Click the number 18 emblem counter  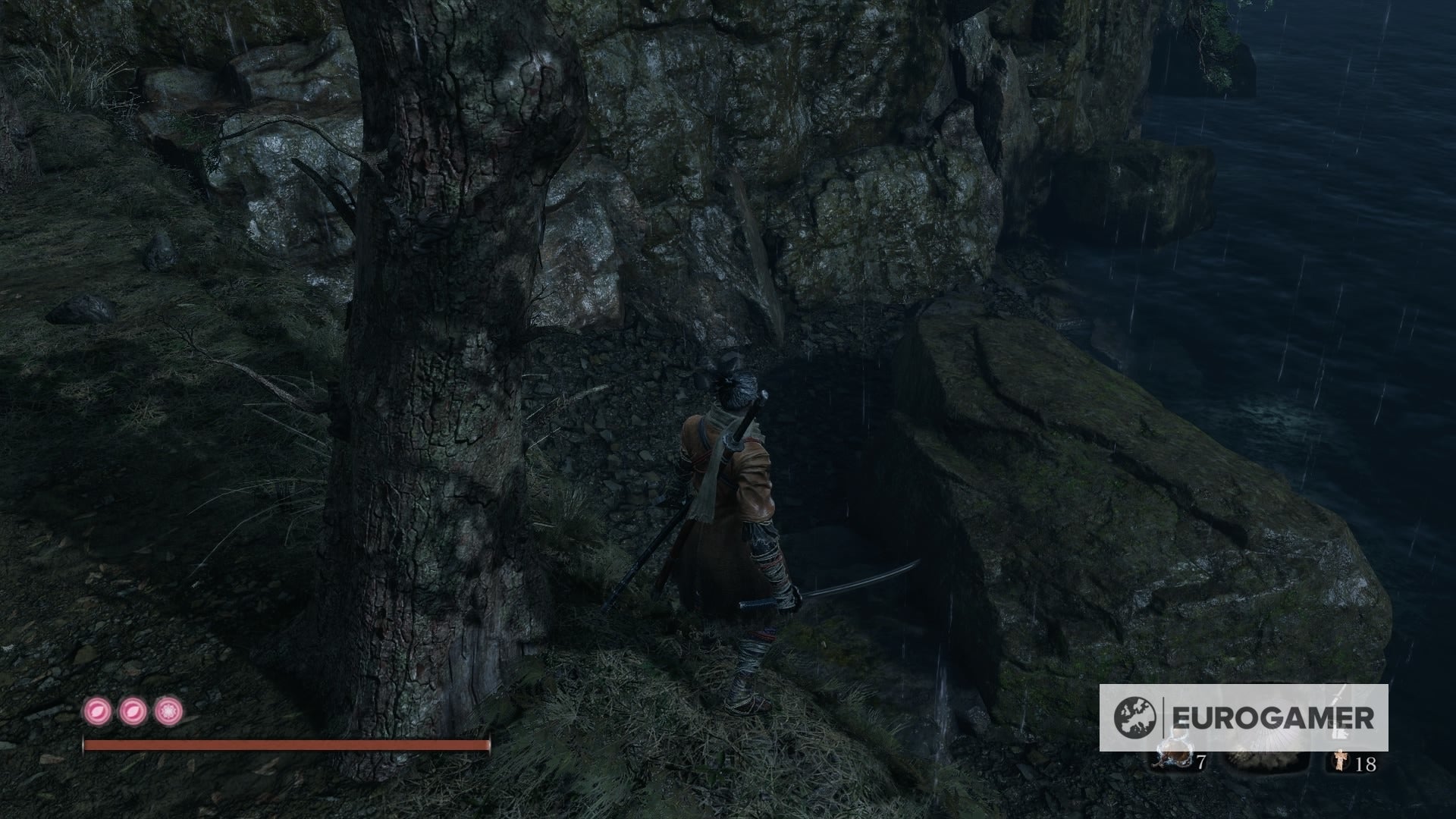[x=1367, y=763]
